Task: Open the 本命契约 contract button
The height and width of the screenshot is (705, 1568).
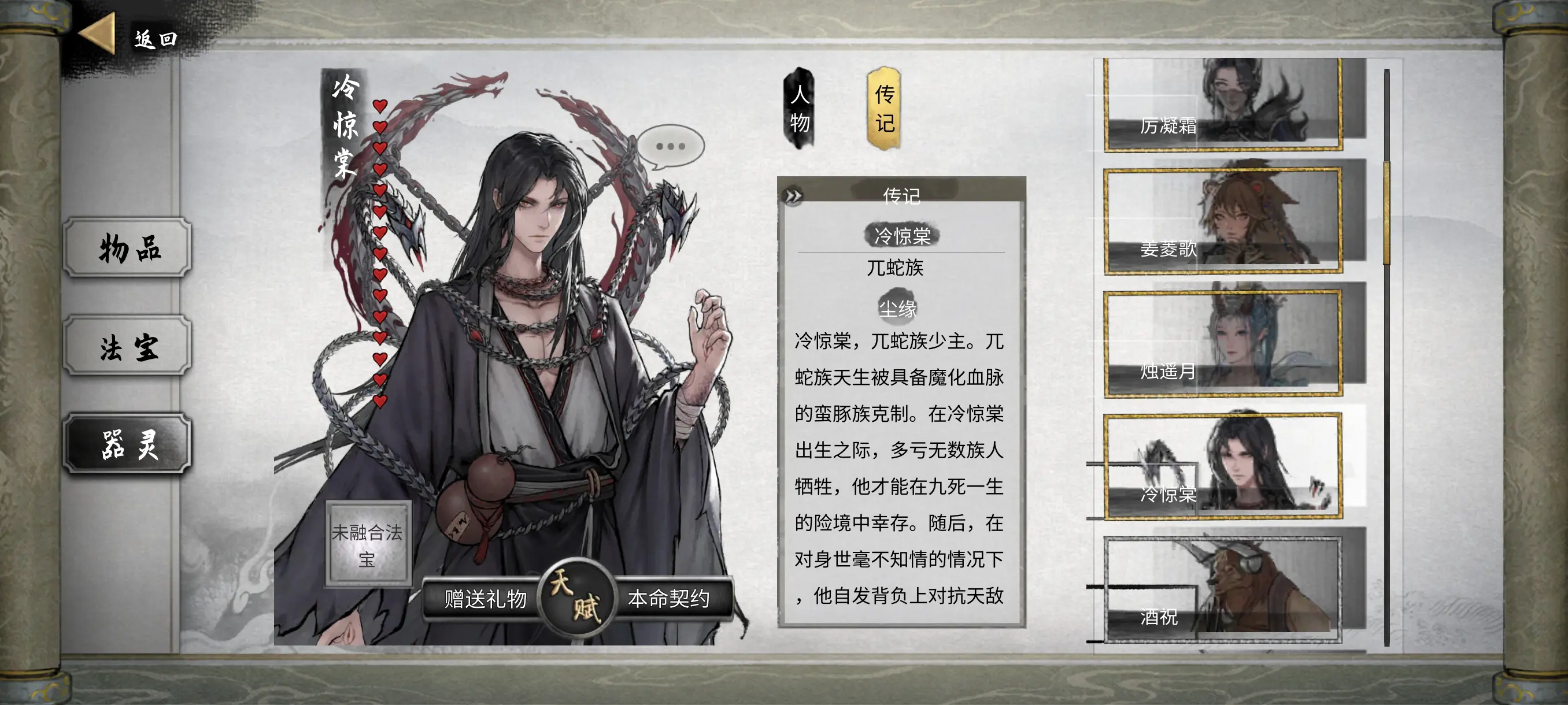Action: pyautogui.click(x=668, y=599)
